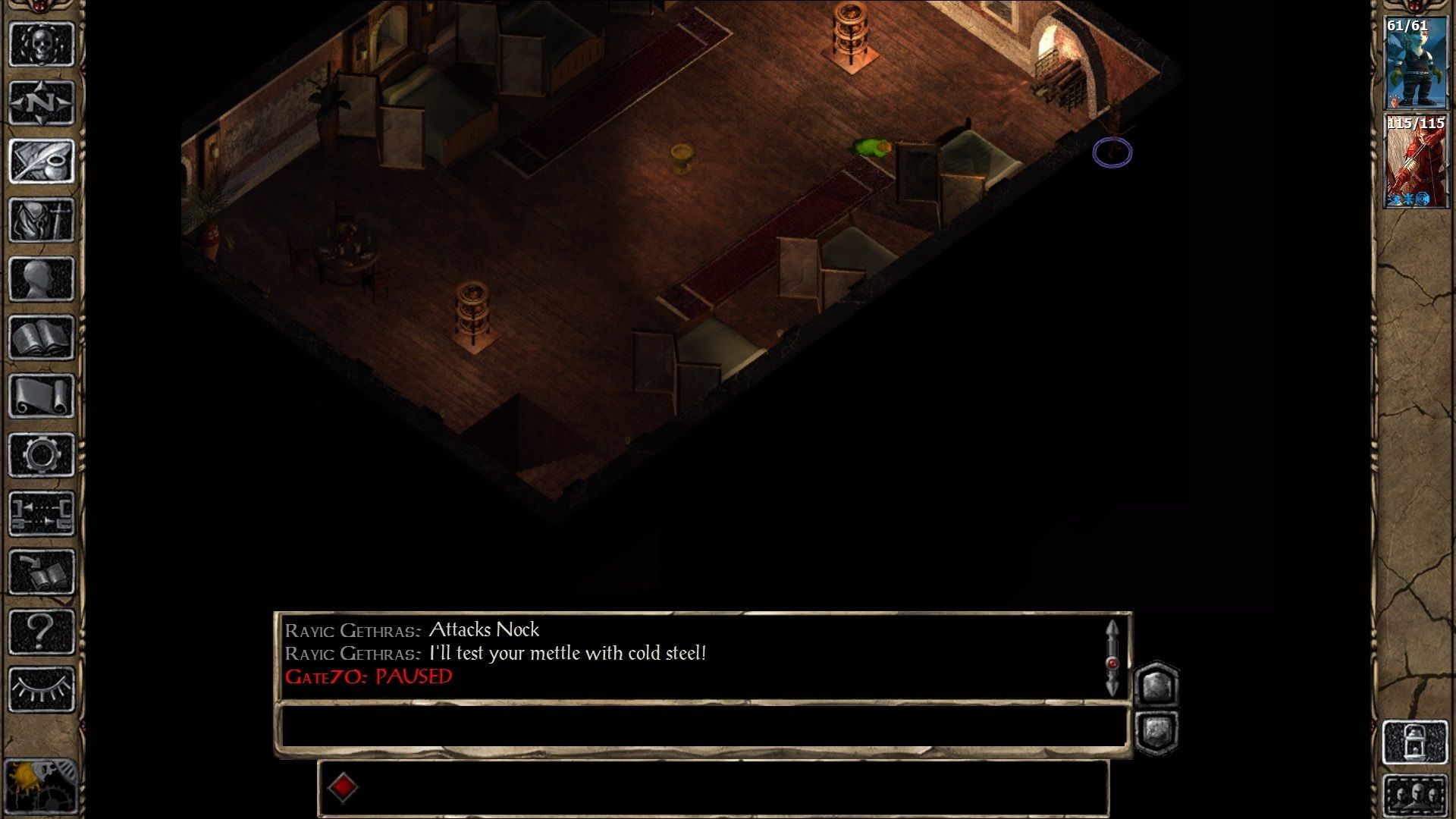Select the red archer portrait with 115/115

(1415, 161)
